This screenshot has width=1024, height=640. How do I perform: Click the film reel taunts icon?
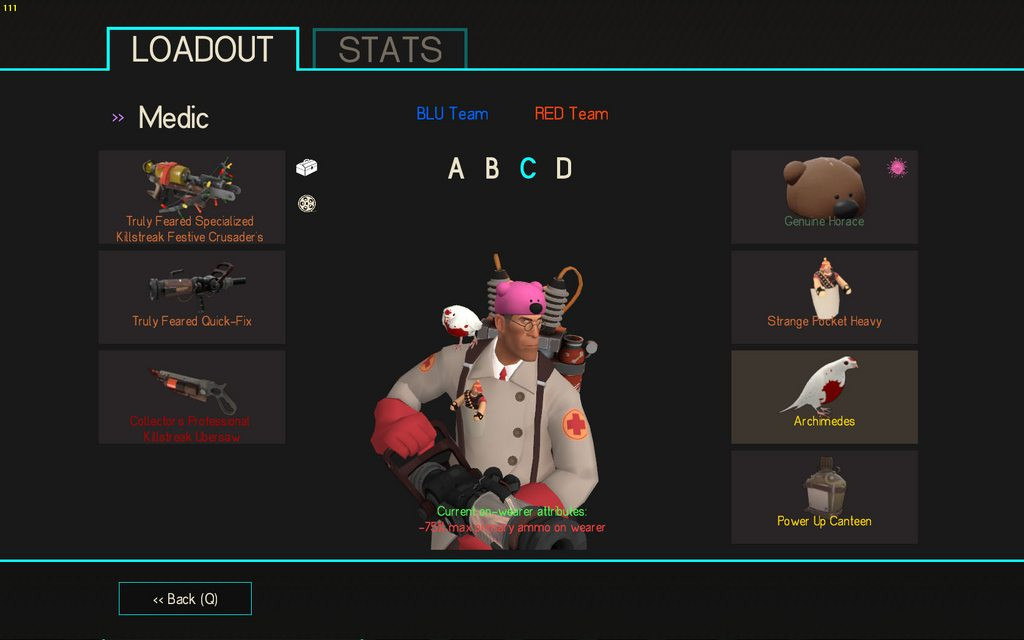point(307,204)
